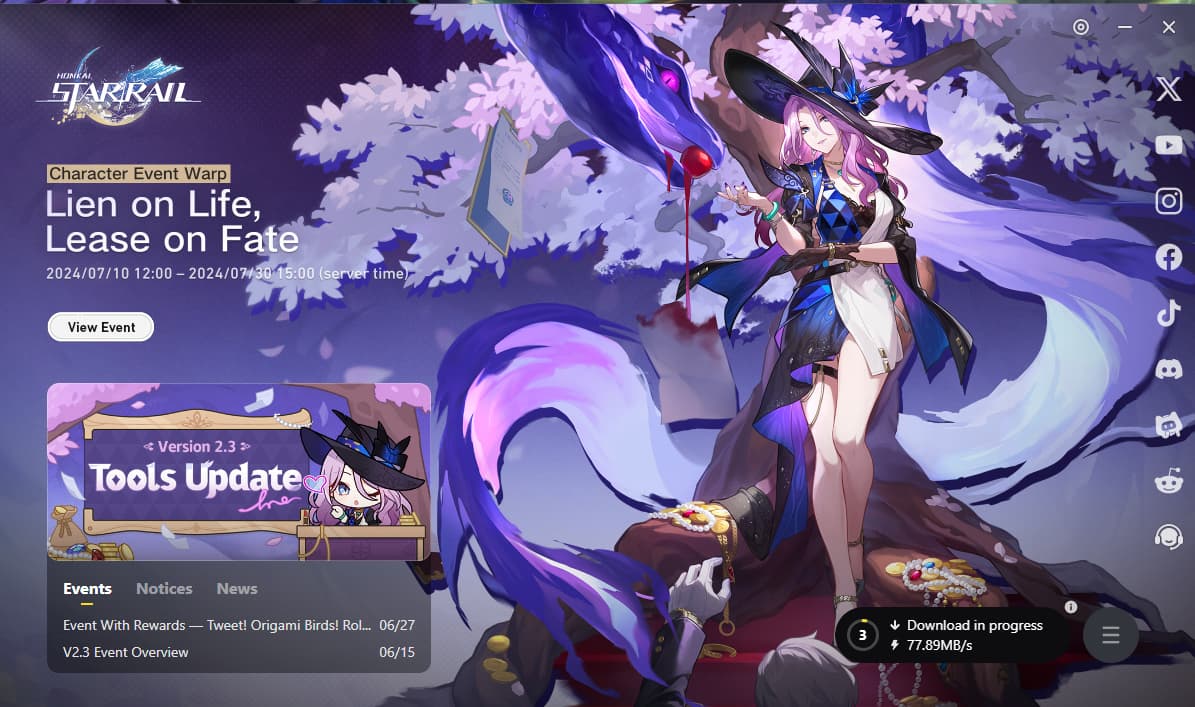
Task: Open the Discord server icon
Action: pos(1168,370)
